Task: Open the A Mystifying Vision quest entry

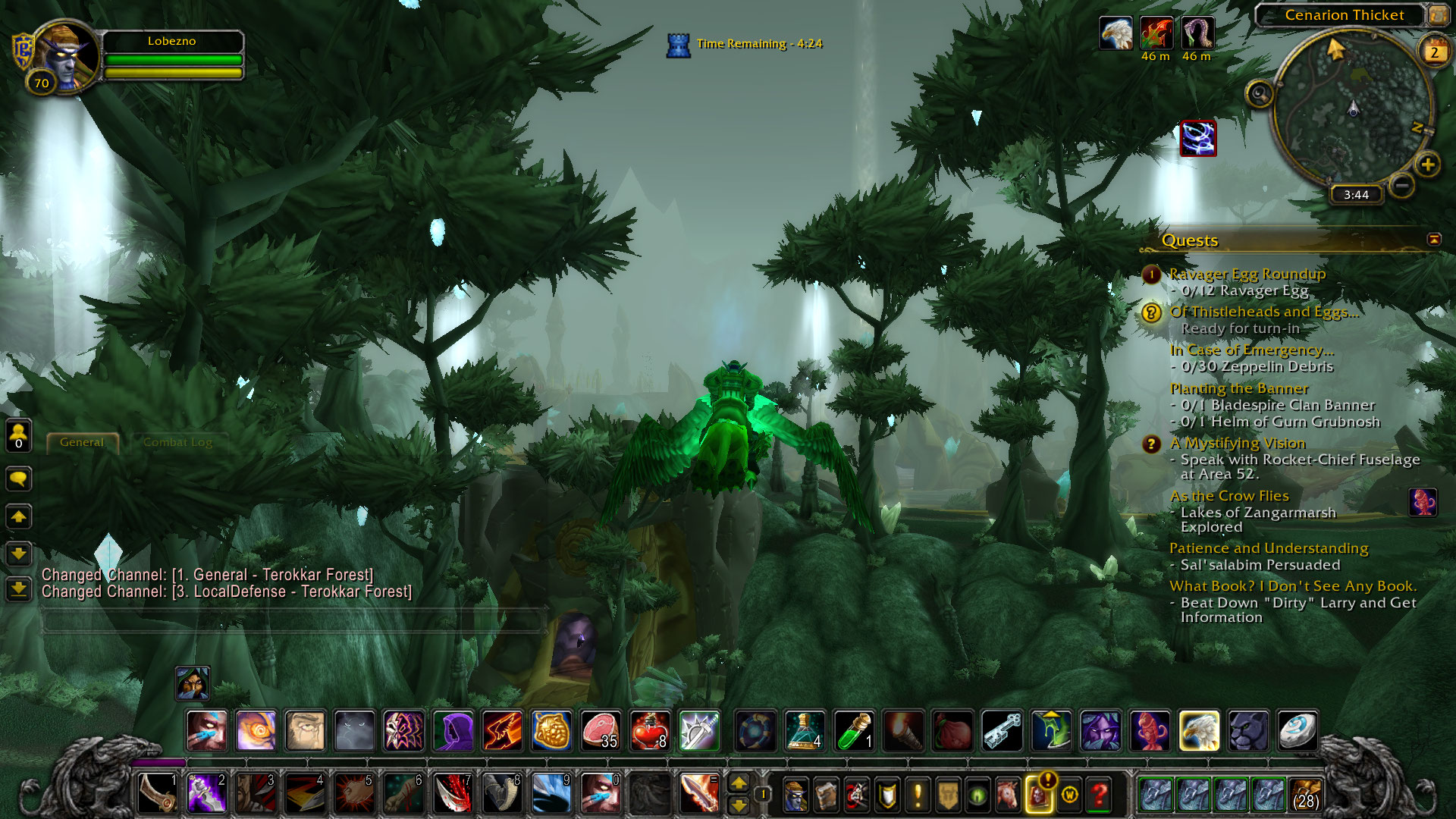Action: 1237,443
